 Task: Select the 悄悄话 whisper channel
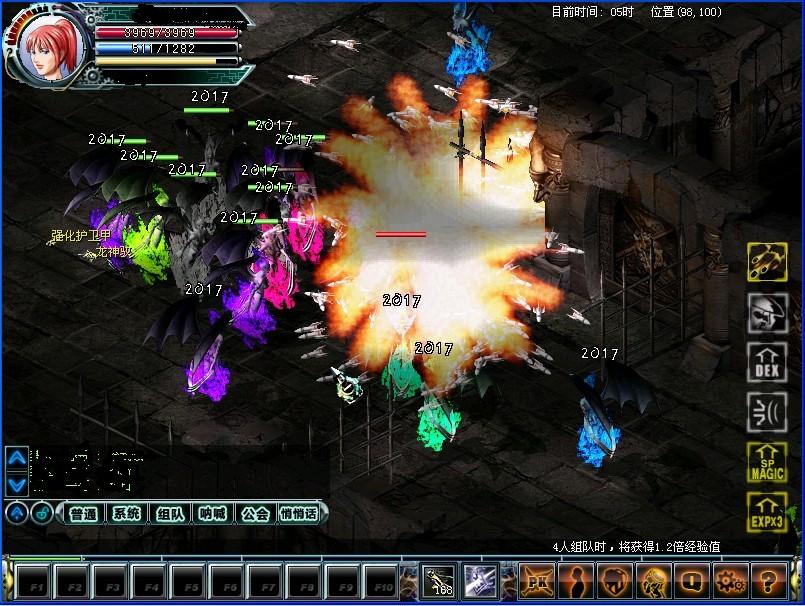coord(299,514)
